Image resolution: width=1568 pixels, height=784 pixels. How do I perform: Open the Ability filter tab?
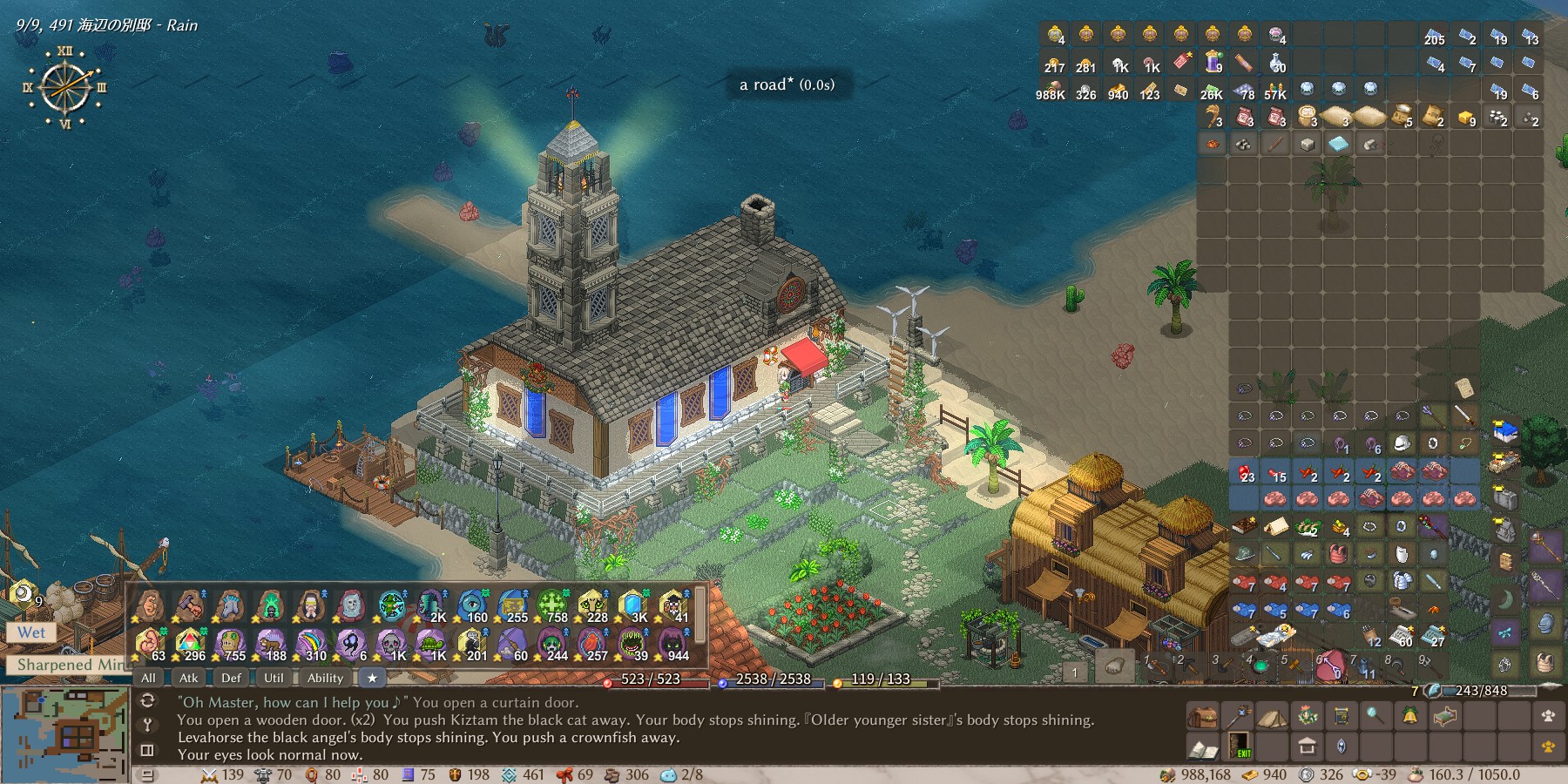point(325,678)
